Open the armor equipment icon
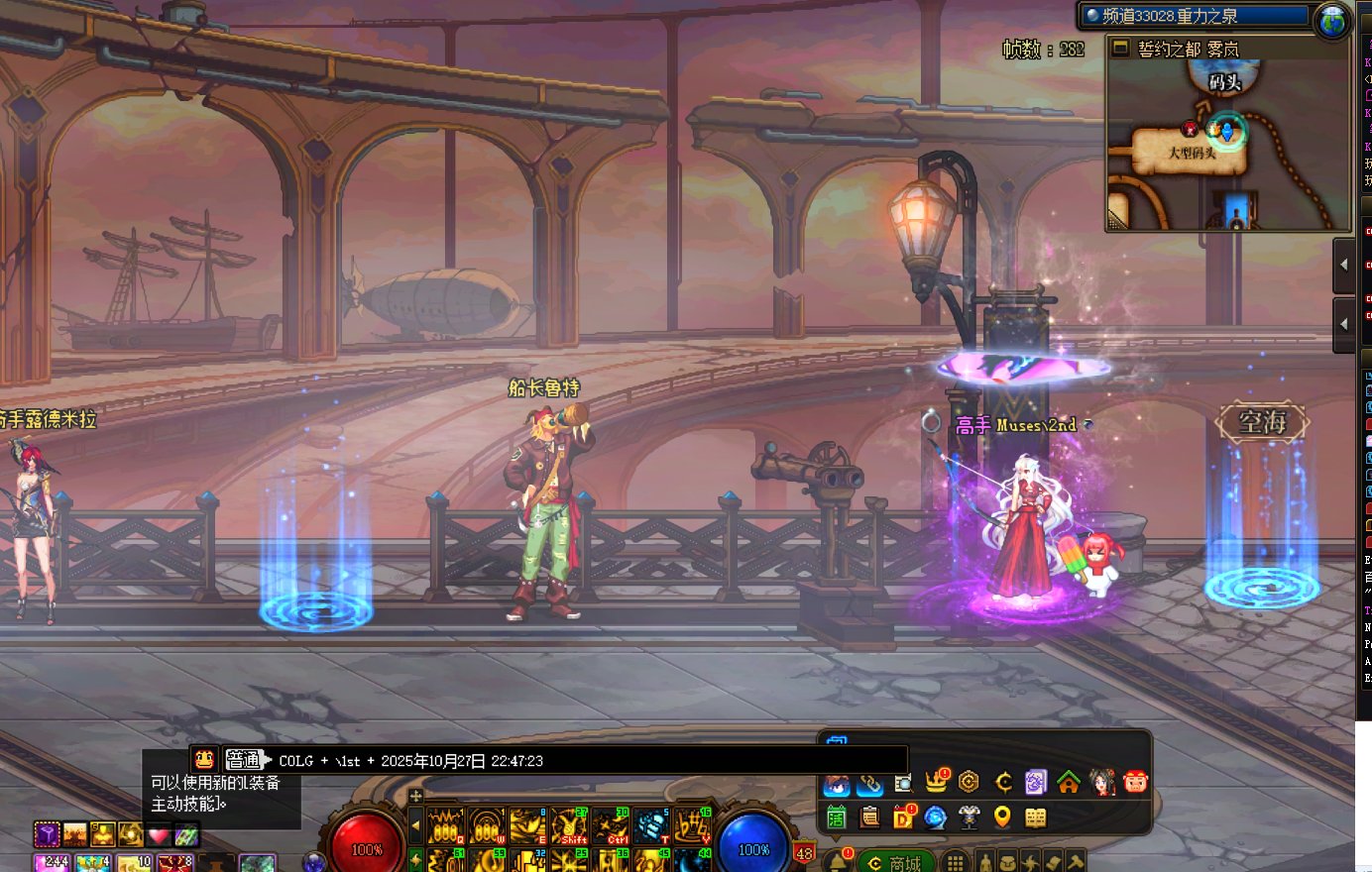 (x=969, y=817)
